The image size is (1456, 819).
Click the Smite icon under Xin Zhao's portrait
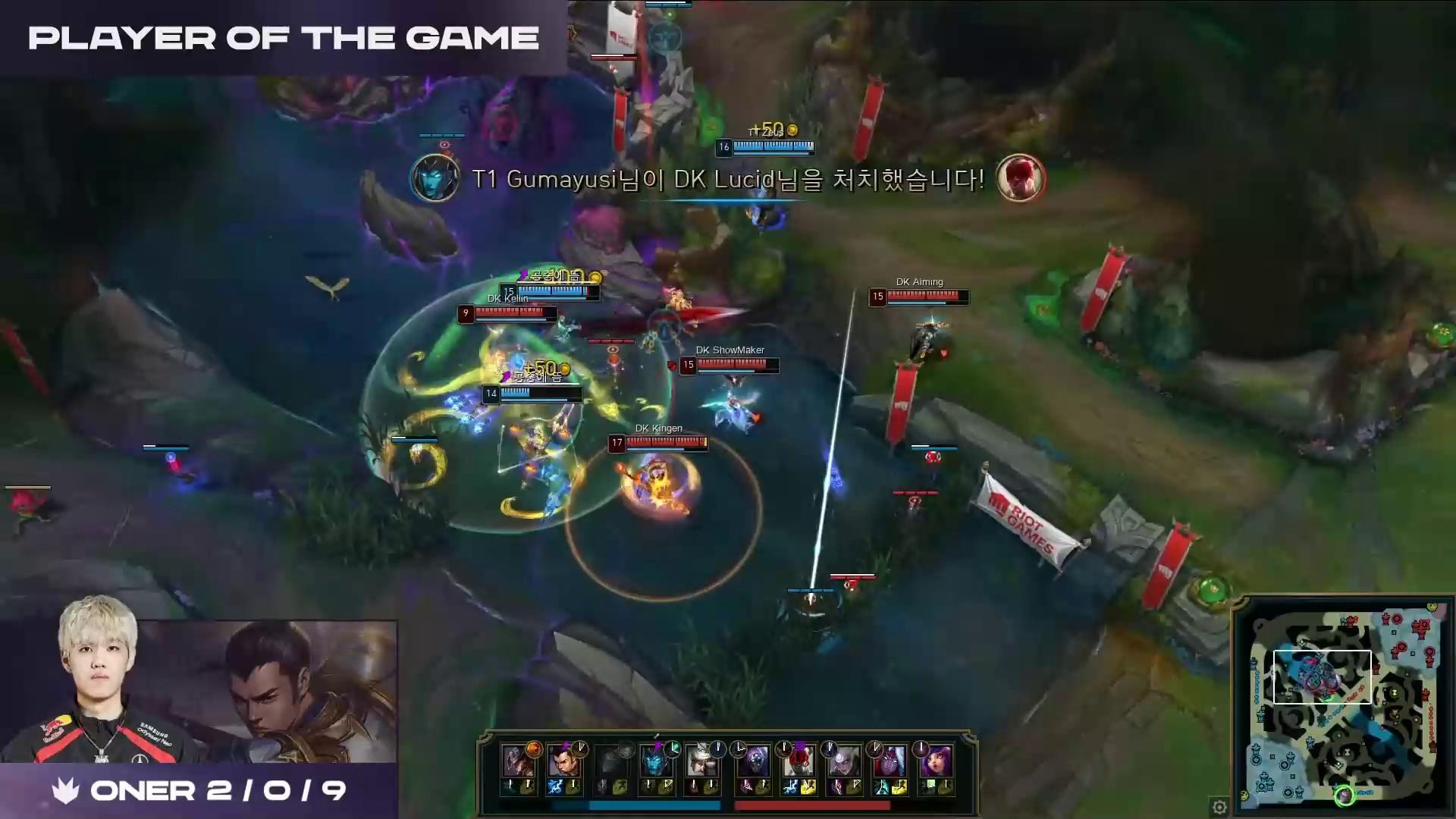555,787
